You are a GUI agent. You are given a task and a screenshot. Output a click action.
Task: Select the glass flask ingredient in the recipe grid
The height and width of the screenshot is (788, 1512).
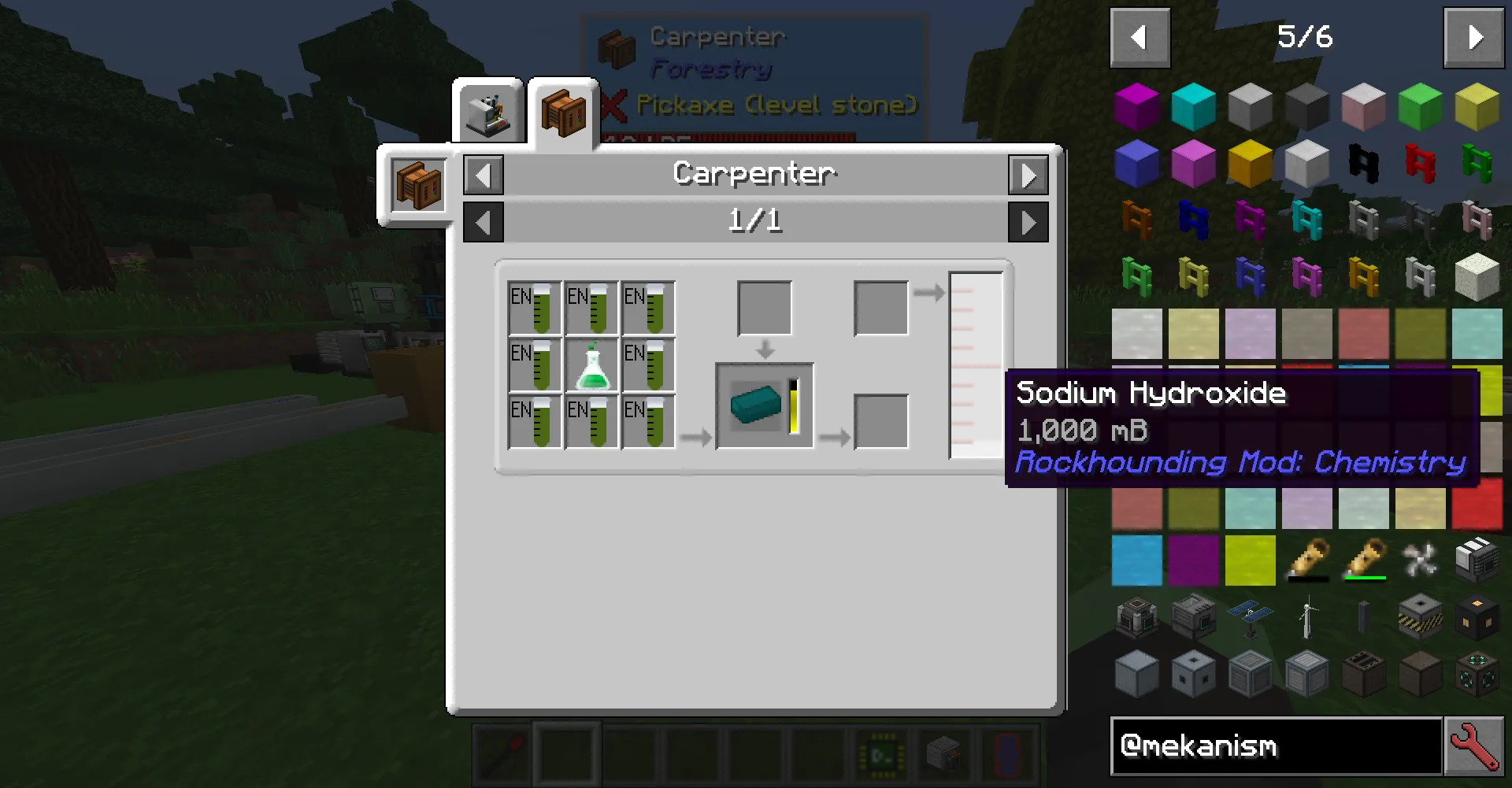[591, 364]
